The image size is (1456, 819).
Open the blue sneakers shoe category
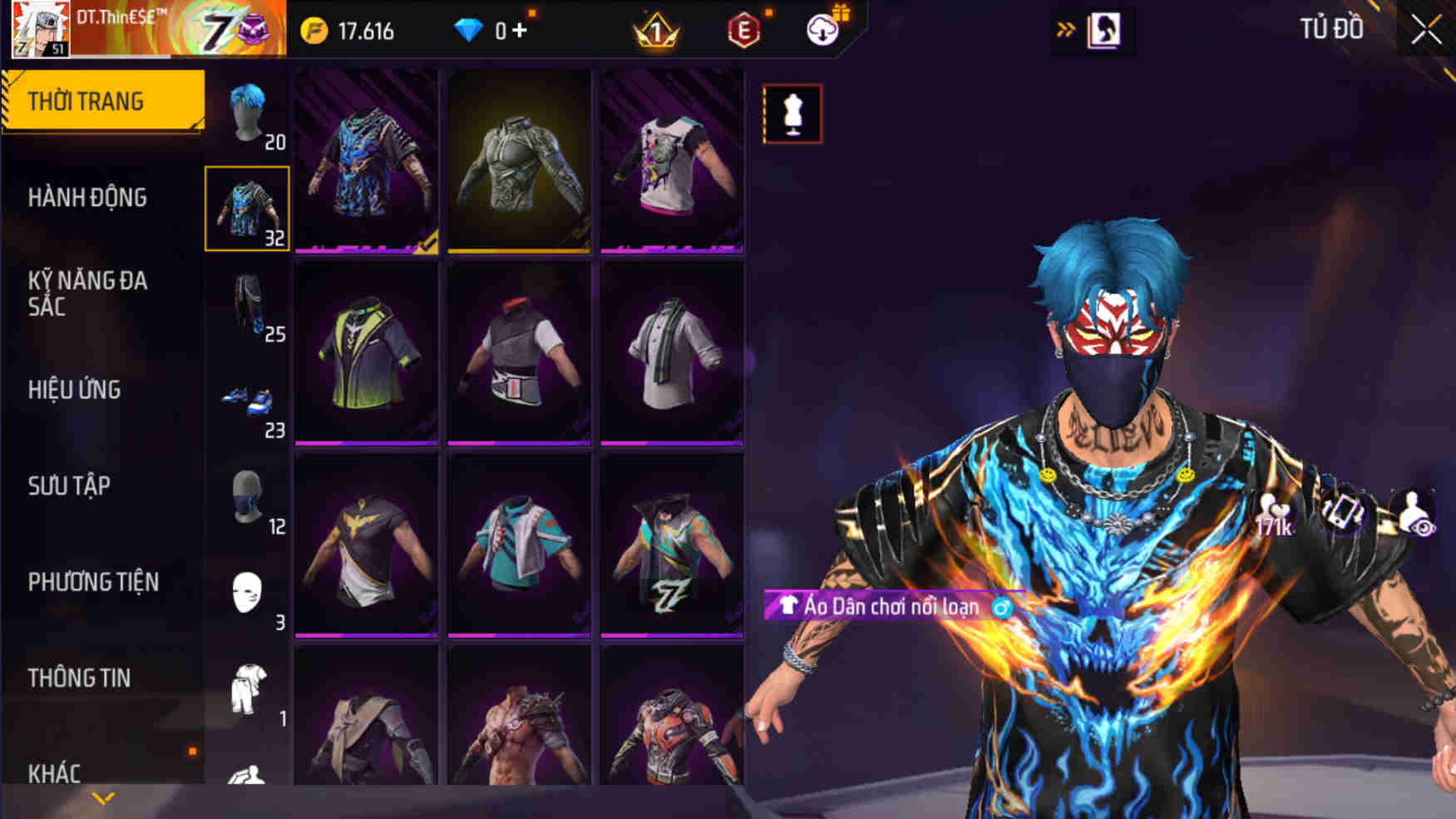tap(247, 402)
